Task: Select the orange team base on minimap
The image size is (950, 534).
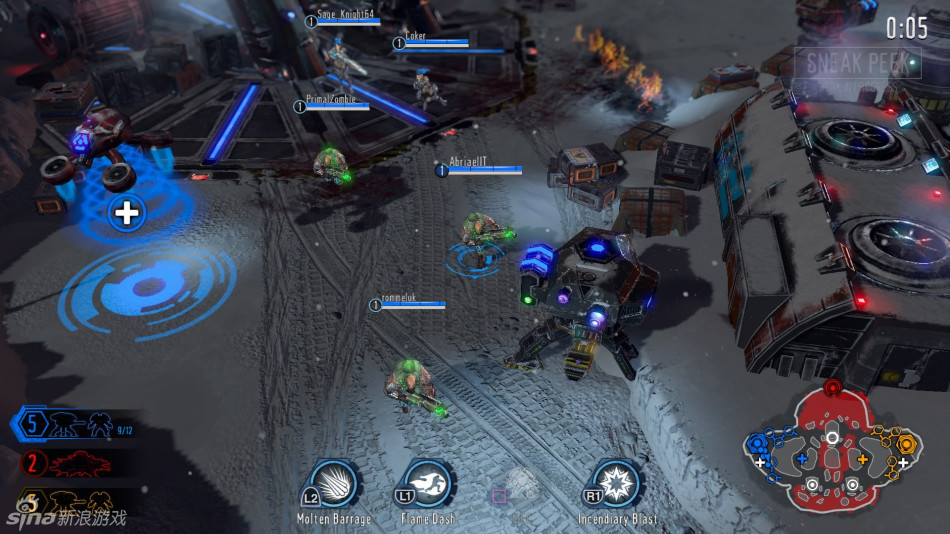Action: pyautogui.click(x=906, y=443)
